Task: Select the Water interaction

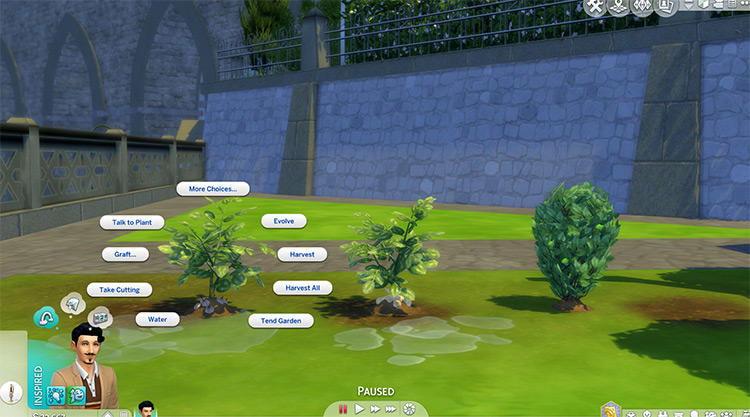Action: (157, 320)
